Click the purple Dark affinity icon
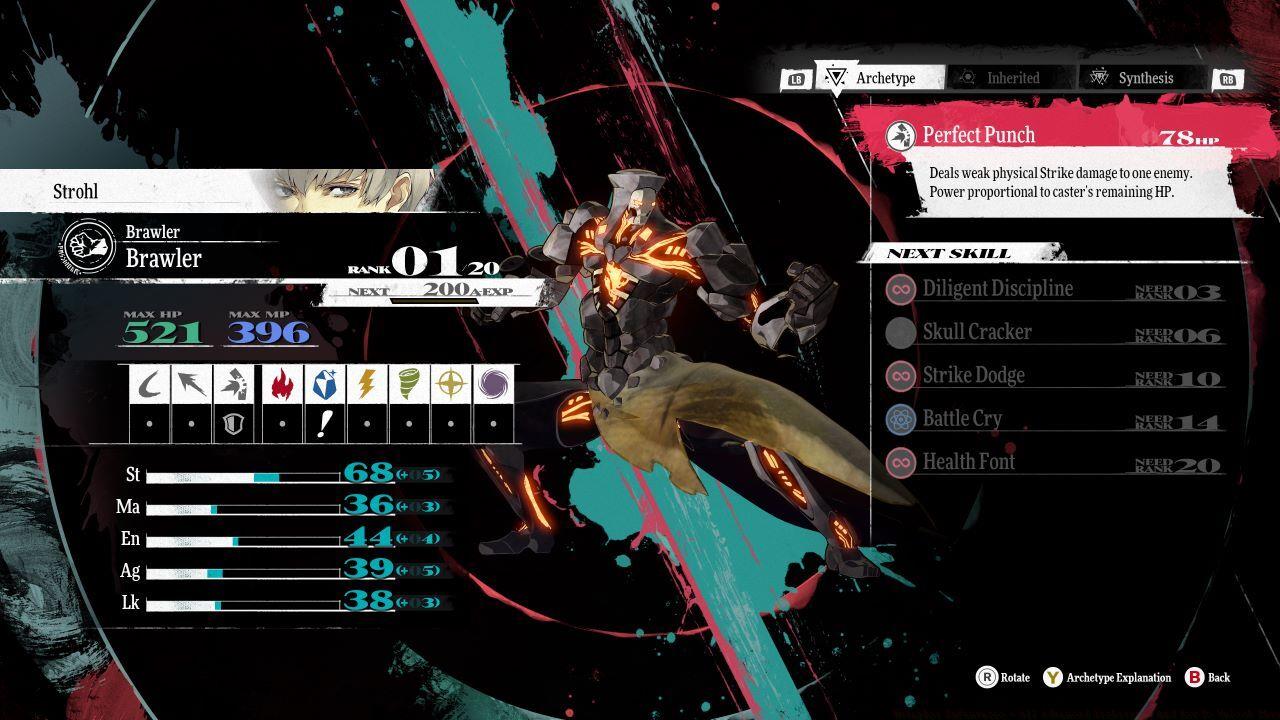Viewport: 1280px width, 720px height. coord(492,383)
